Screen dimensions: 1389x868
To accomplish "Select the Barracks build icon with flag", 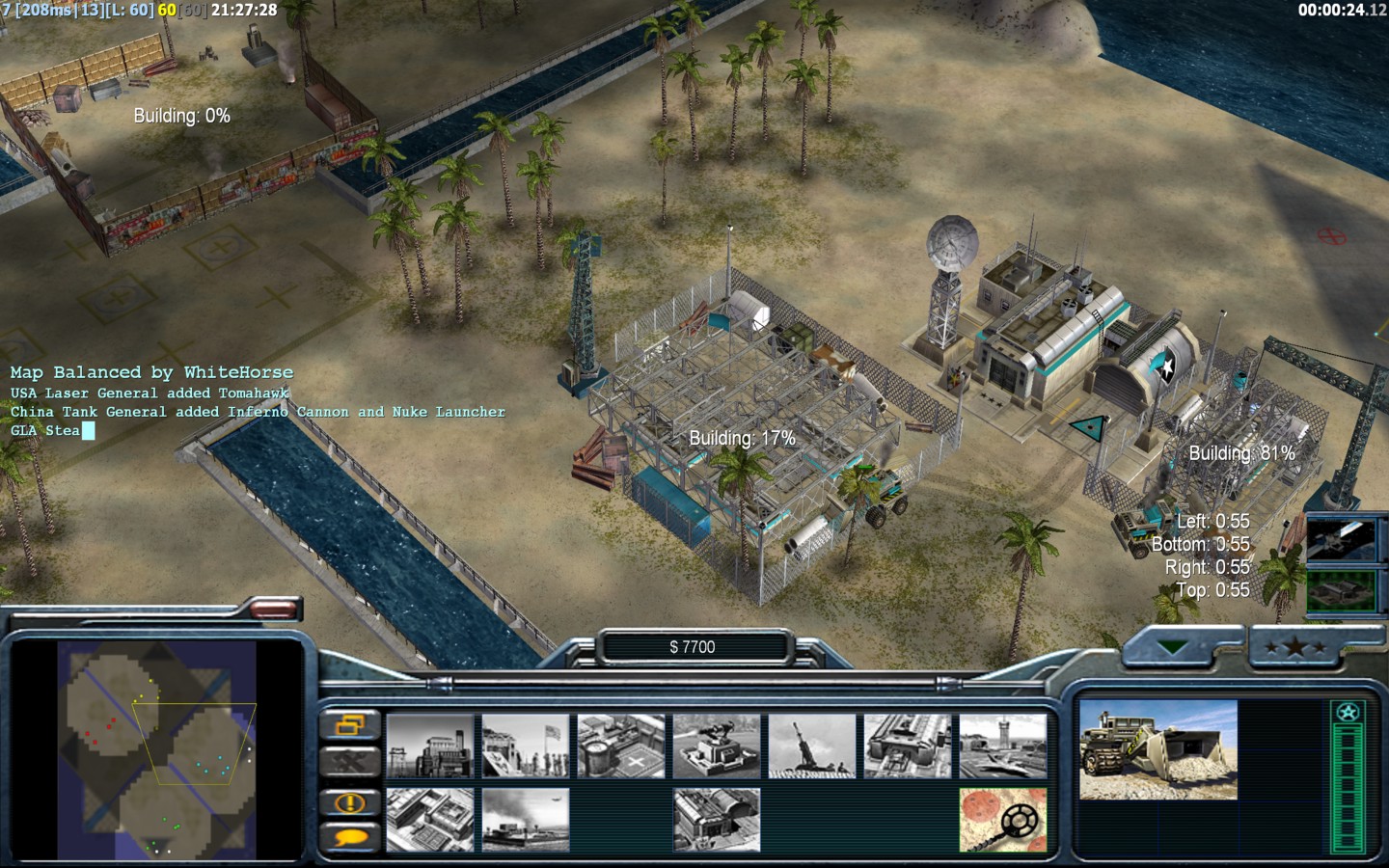I will pos(526,746).
